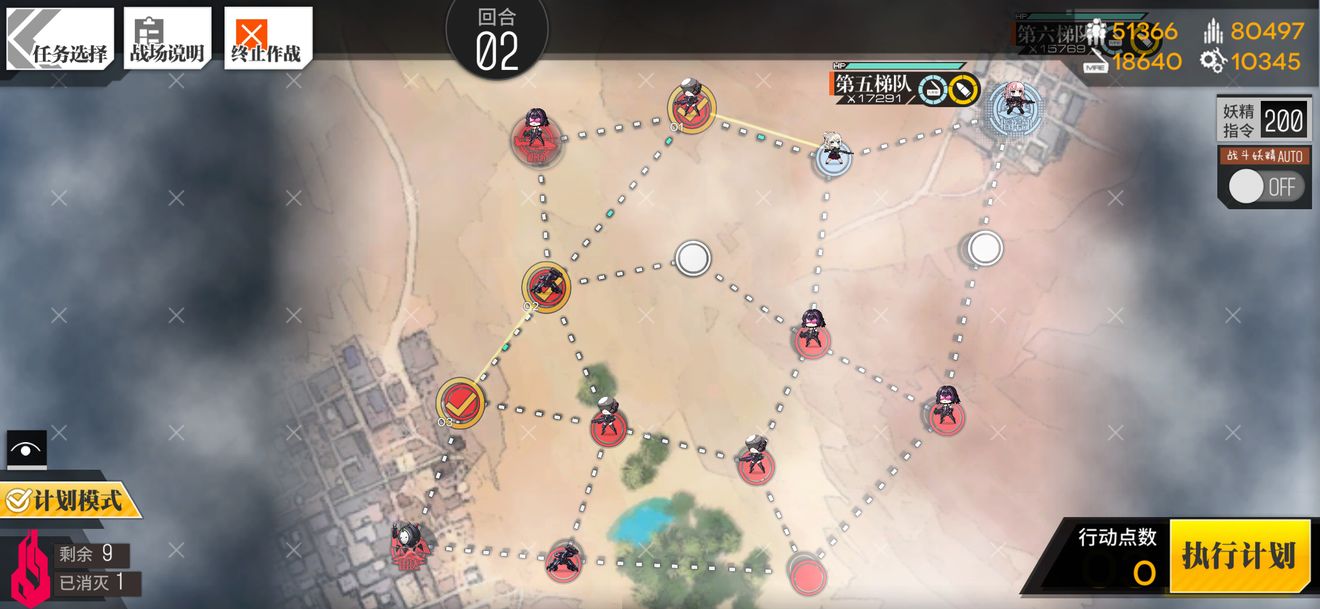Click 终止作战 to abort the mission

tap(267, 39)
